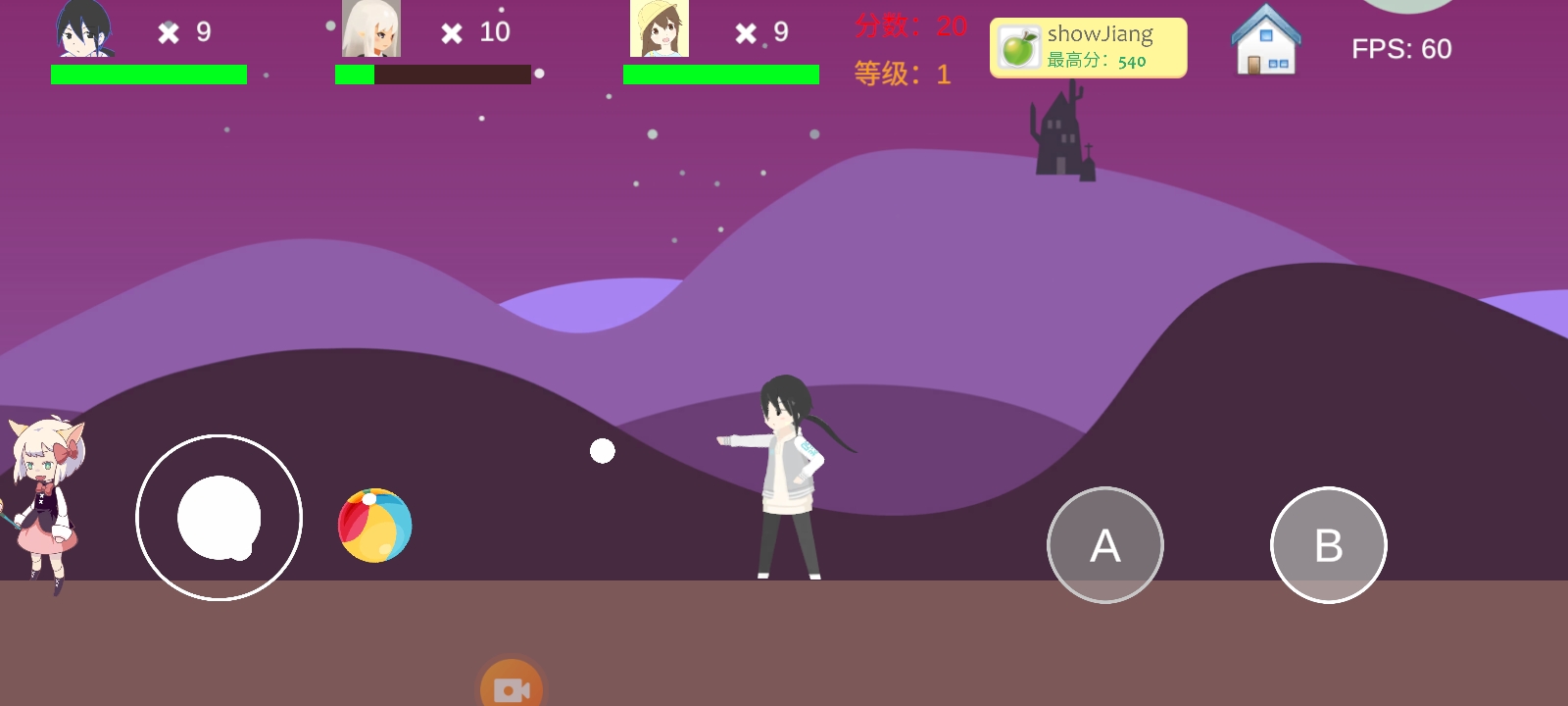Image resolution: width=1568 pixels, height=706 pixels.
Task: Tap the FPS: 60 counter
Action: [1403, 48]
